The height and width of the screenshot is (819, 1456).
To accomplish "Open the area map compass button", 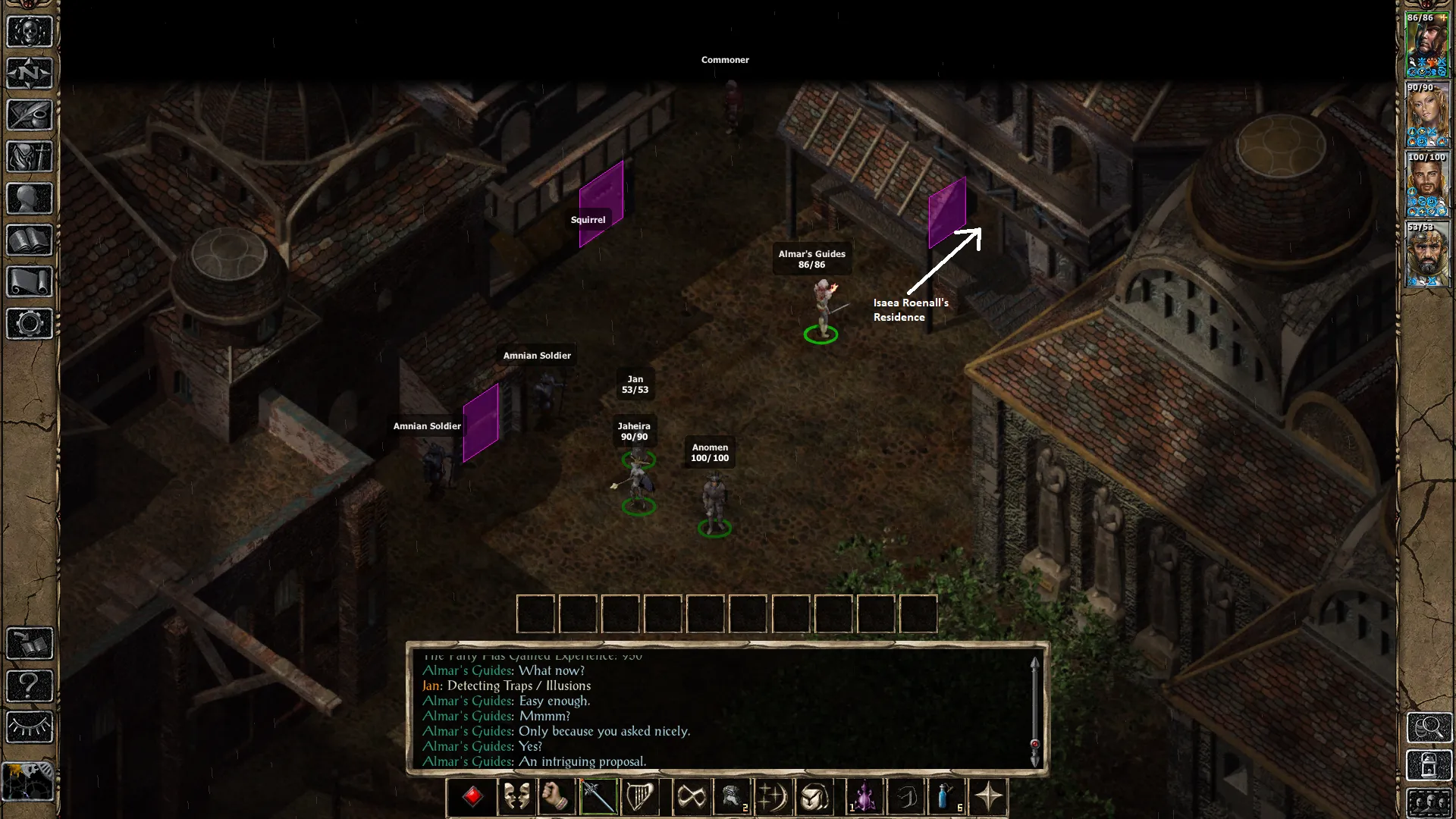I will point(30,74).
